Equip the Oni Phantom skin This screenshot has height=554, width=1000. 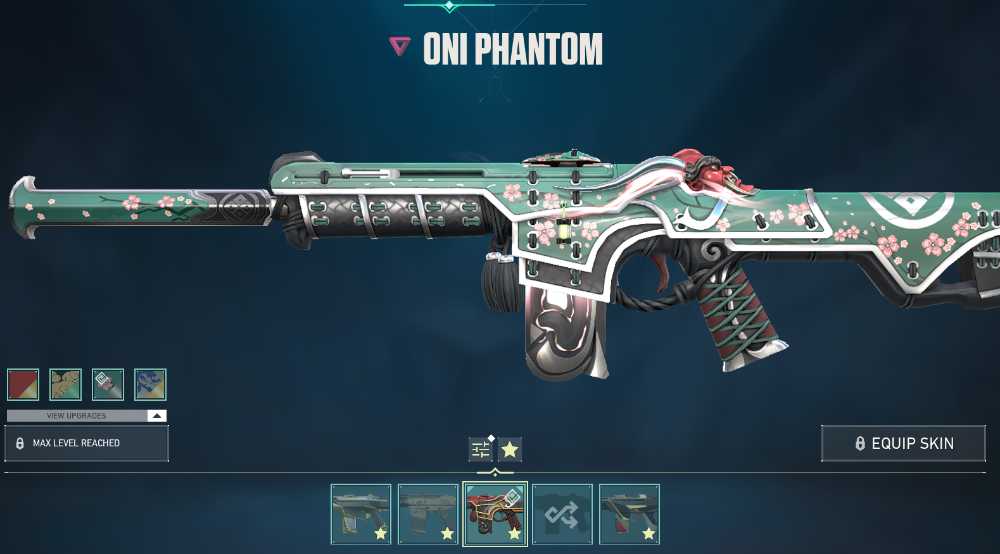[x=903, y=443]
